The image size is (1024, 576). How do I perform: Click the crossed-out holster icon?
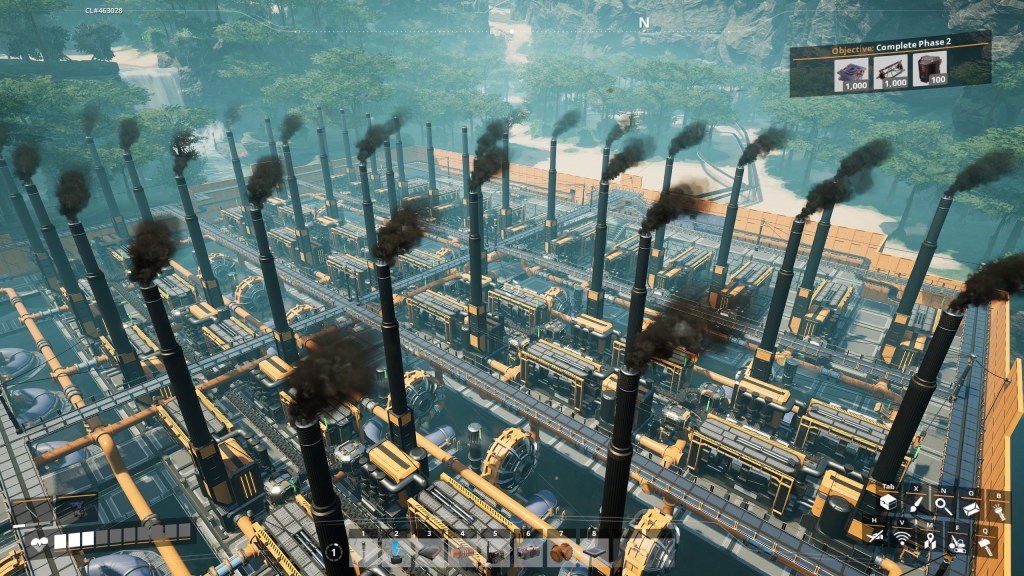(876, 539)
